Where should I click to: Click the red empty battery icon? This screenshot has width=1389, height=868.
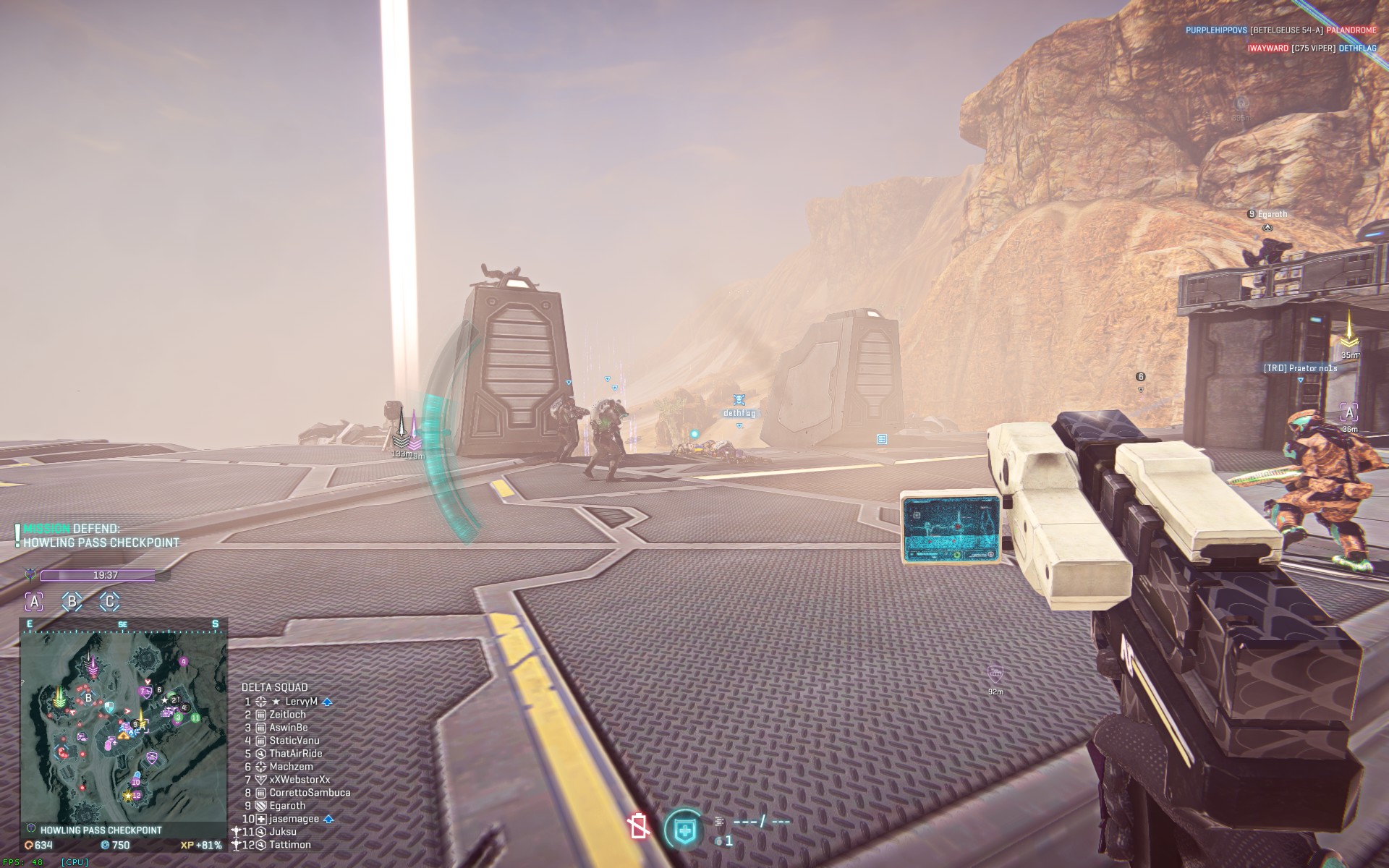638,826
